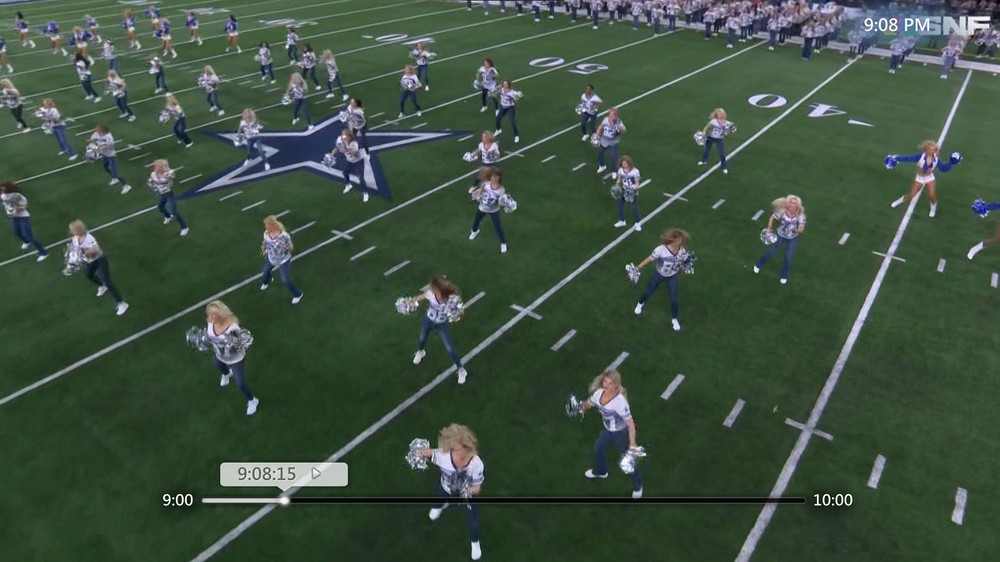Click the play arrow in the 9:08:15 bubble
This screenshot has height=562, width=1000.
coord(316,474)
